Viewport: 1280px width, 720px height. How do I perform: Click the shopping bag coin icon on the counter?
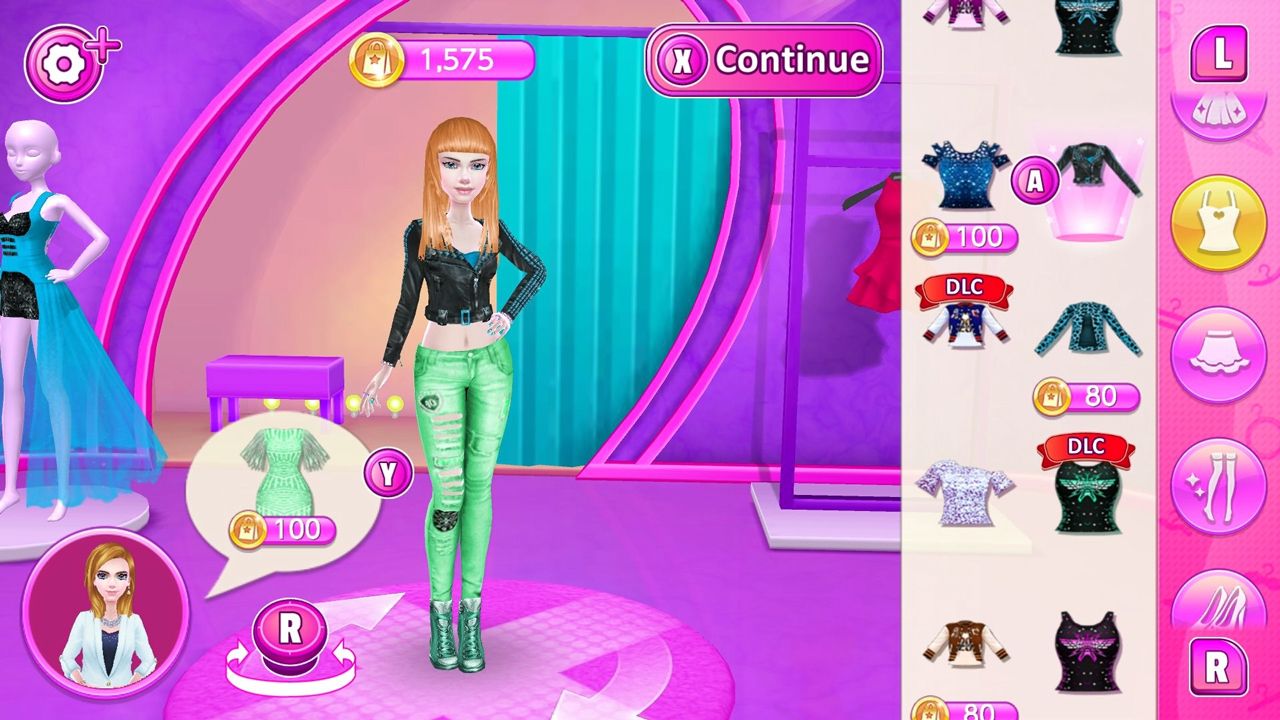pos(380,60)
